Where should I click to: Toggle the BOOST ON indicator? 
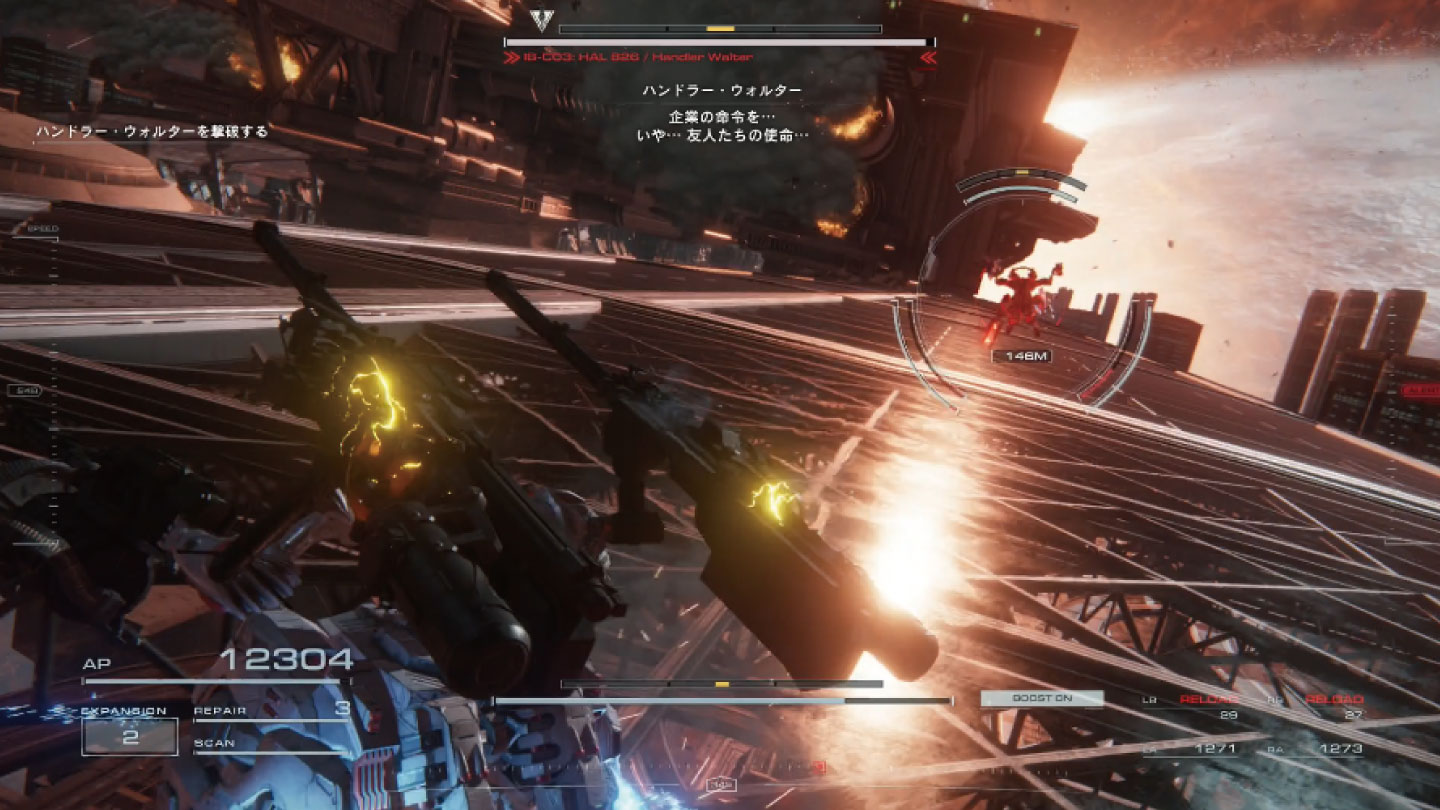pos(1042,699)
